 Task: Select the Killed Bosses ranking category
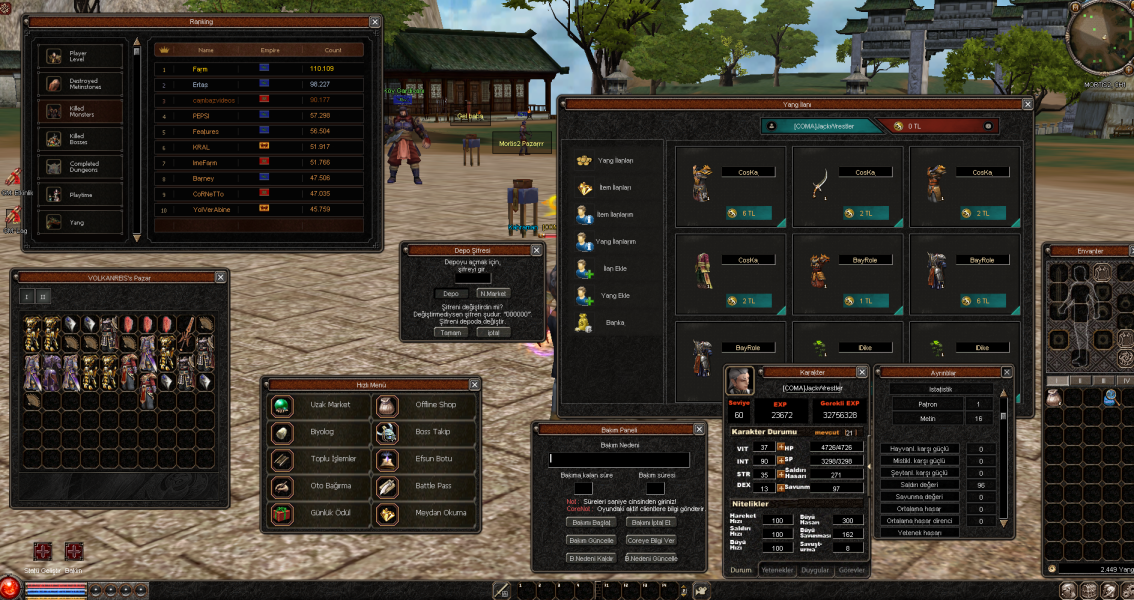tap(80, 139)
